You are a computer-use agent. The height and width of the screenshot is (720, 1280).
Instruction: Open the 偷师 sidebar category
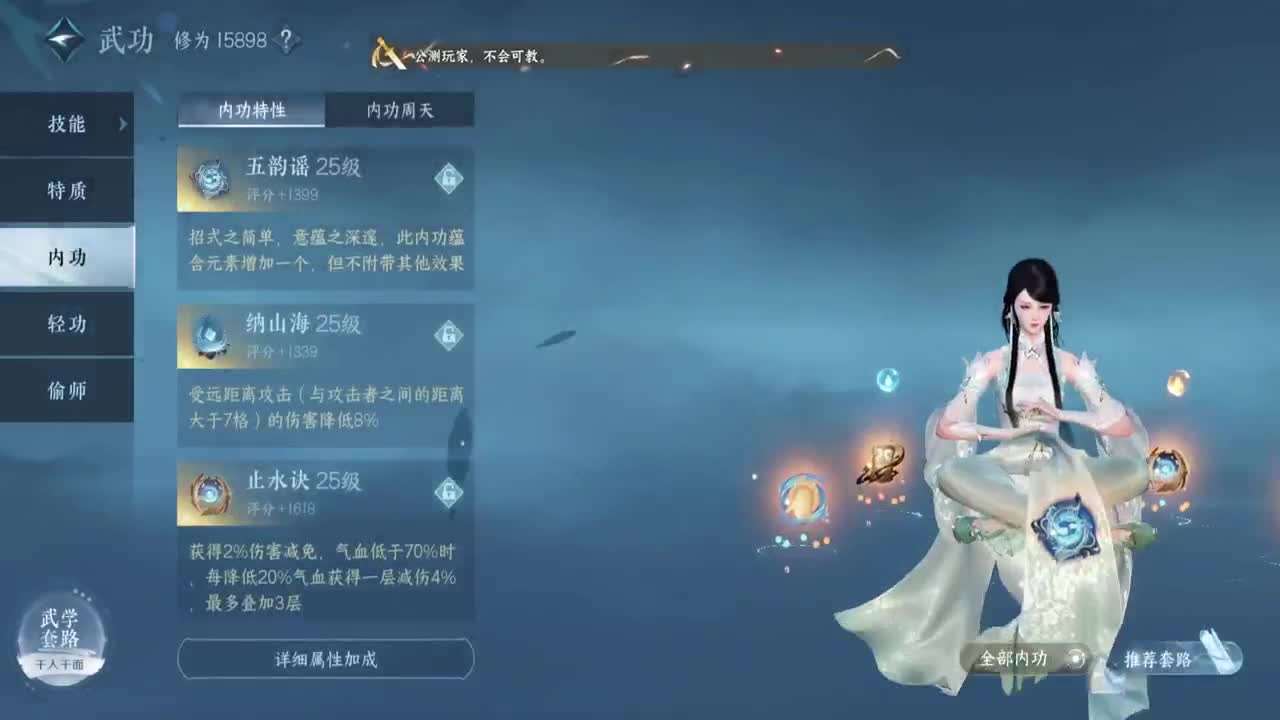[x=66, y=391]
